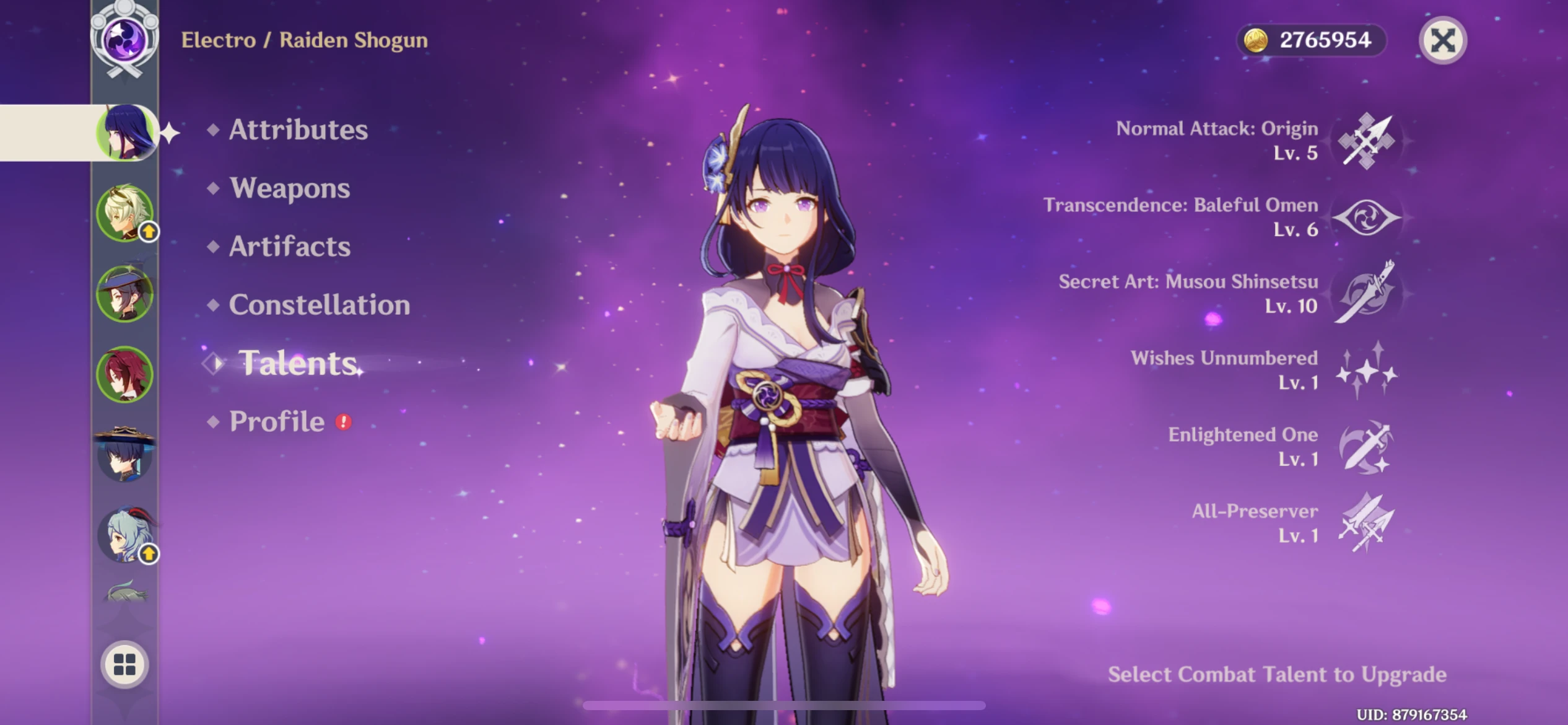Open the Profile tab
The width and height of the screenshot is (1568, 725).
coord(277,421)
